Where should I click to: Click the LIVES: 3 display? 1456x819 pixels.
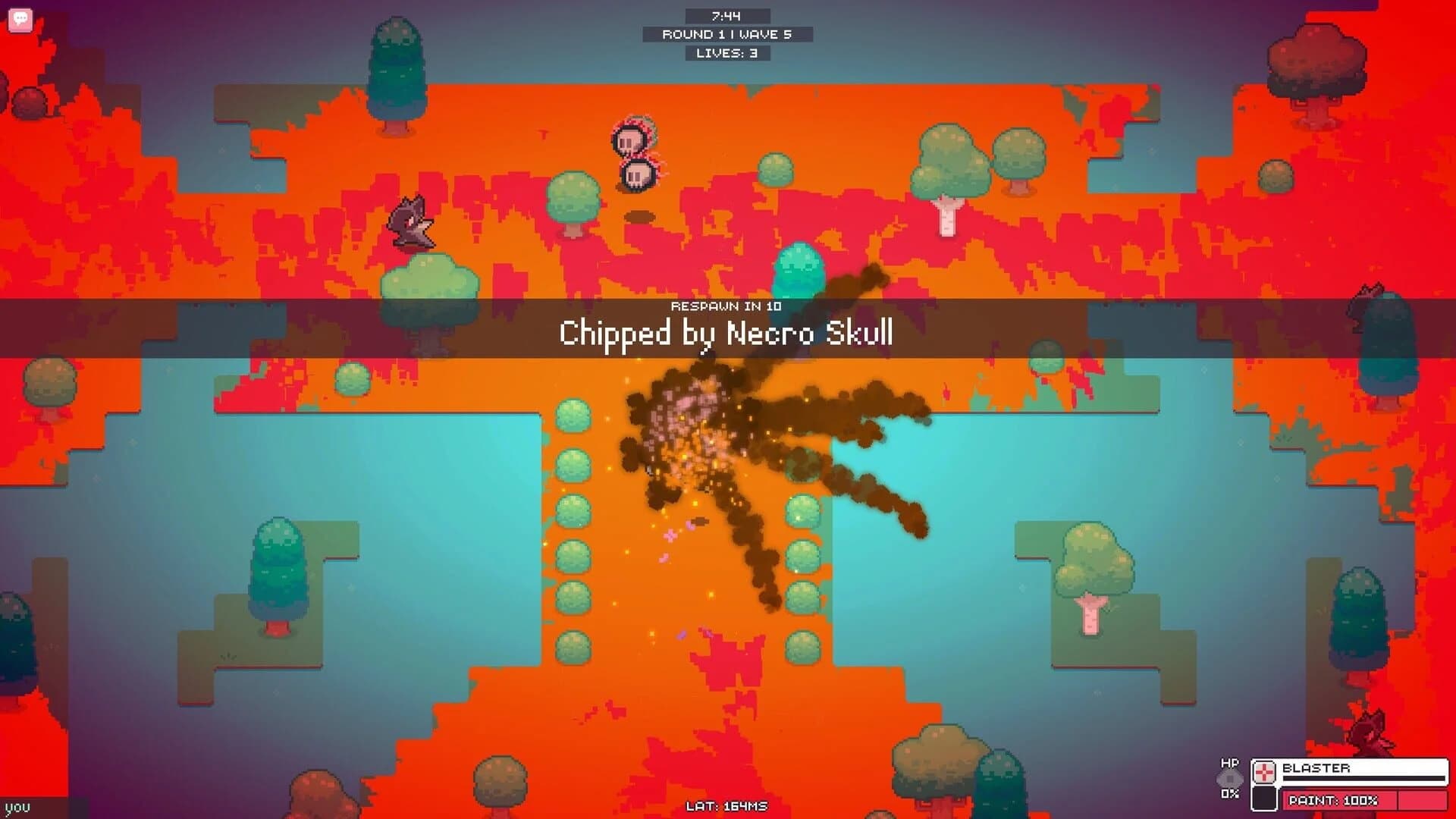[726, 53]
